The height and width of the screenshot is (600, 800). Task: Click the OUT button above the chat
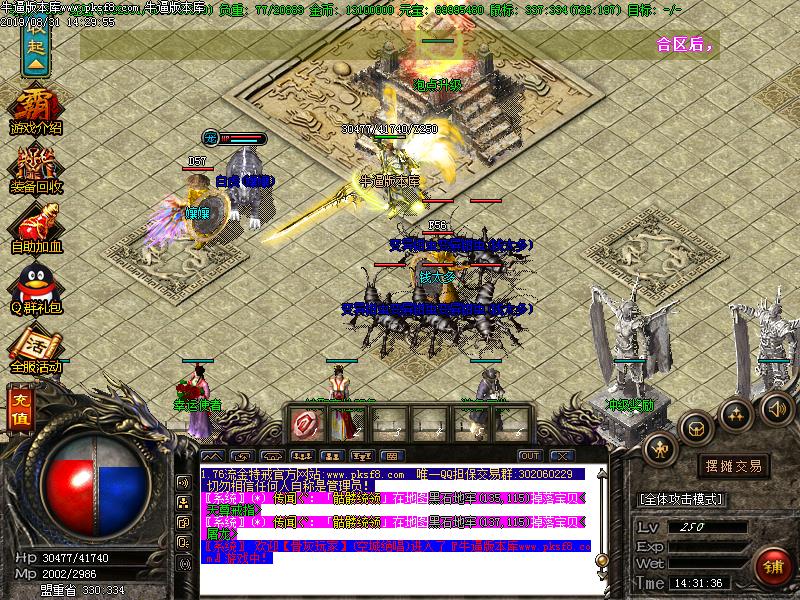(530, 456)
